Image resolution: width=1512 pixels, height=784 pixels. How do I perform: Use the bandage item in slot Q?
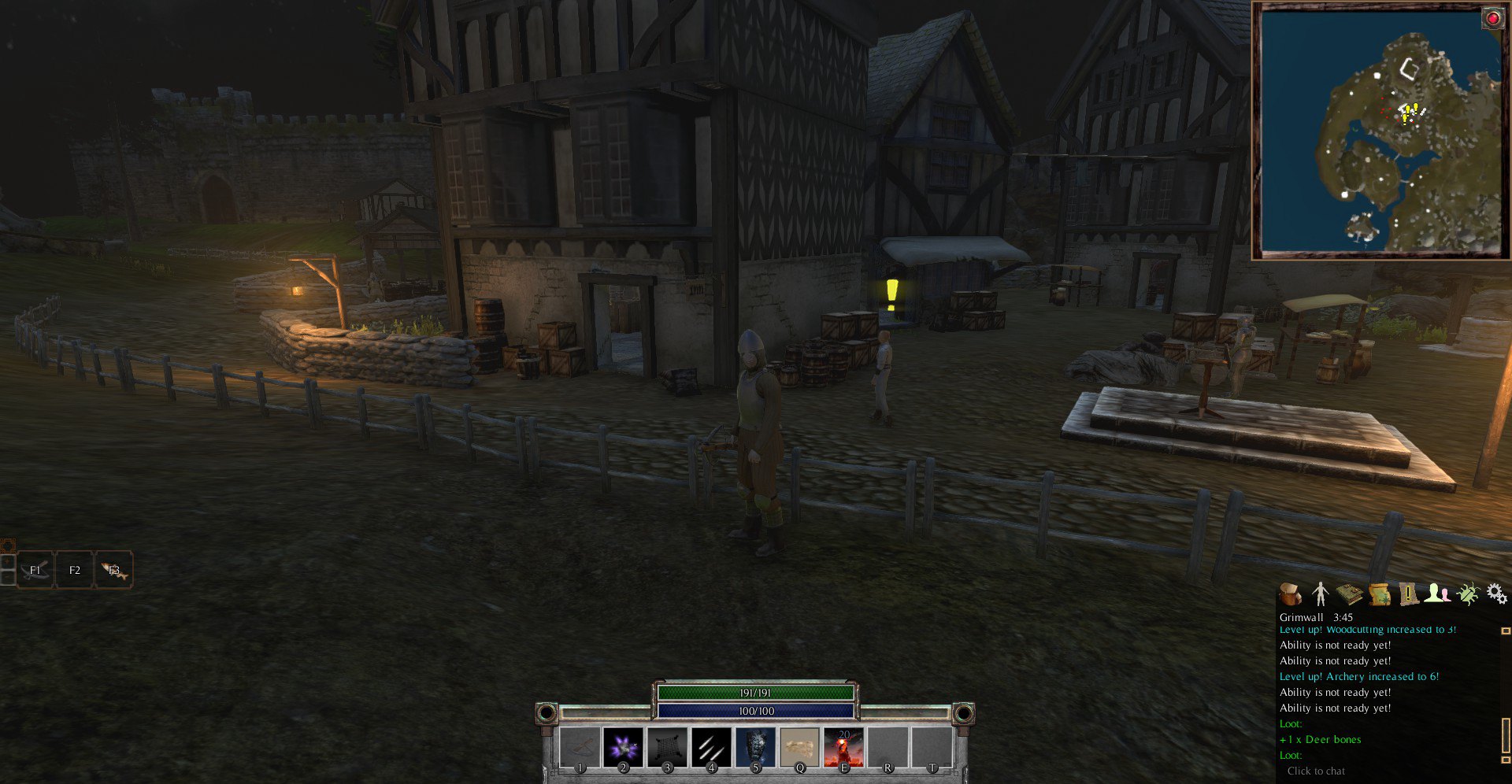point(799,746)
